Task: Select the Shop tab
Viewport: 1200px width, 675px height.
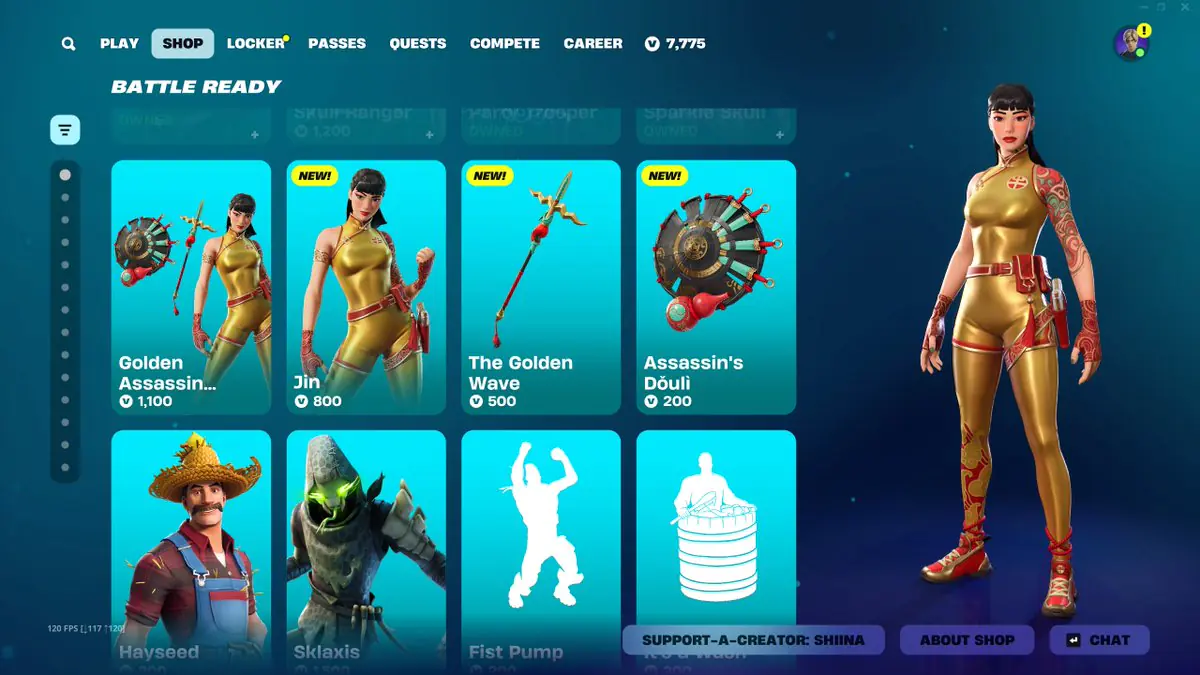Action: (182, 44)
